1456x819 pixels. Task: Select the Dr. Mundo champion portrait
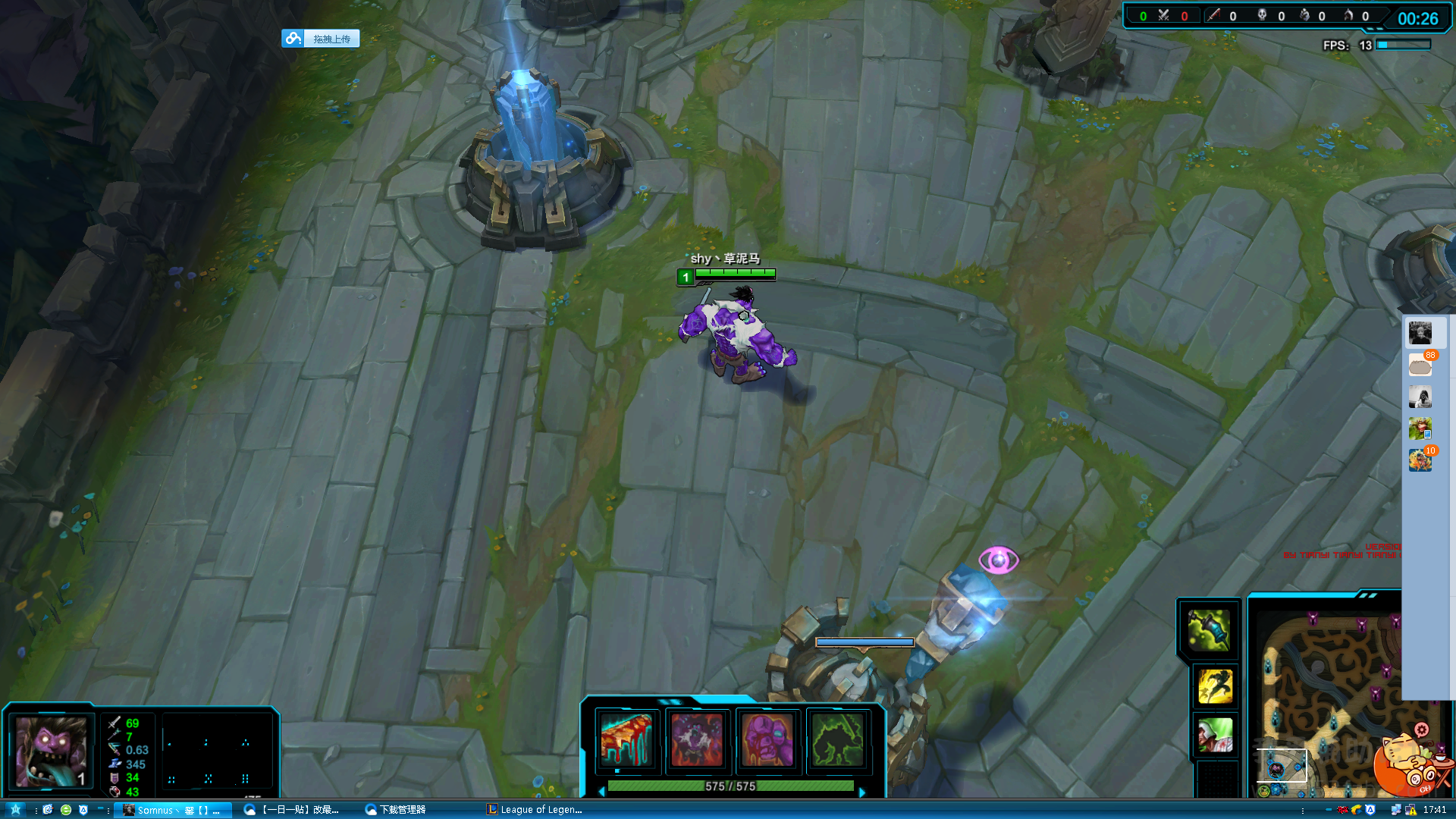coord(51,751)
